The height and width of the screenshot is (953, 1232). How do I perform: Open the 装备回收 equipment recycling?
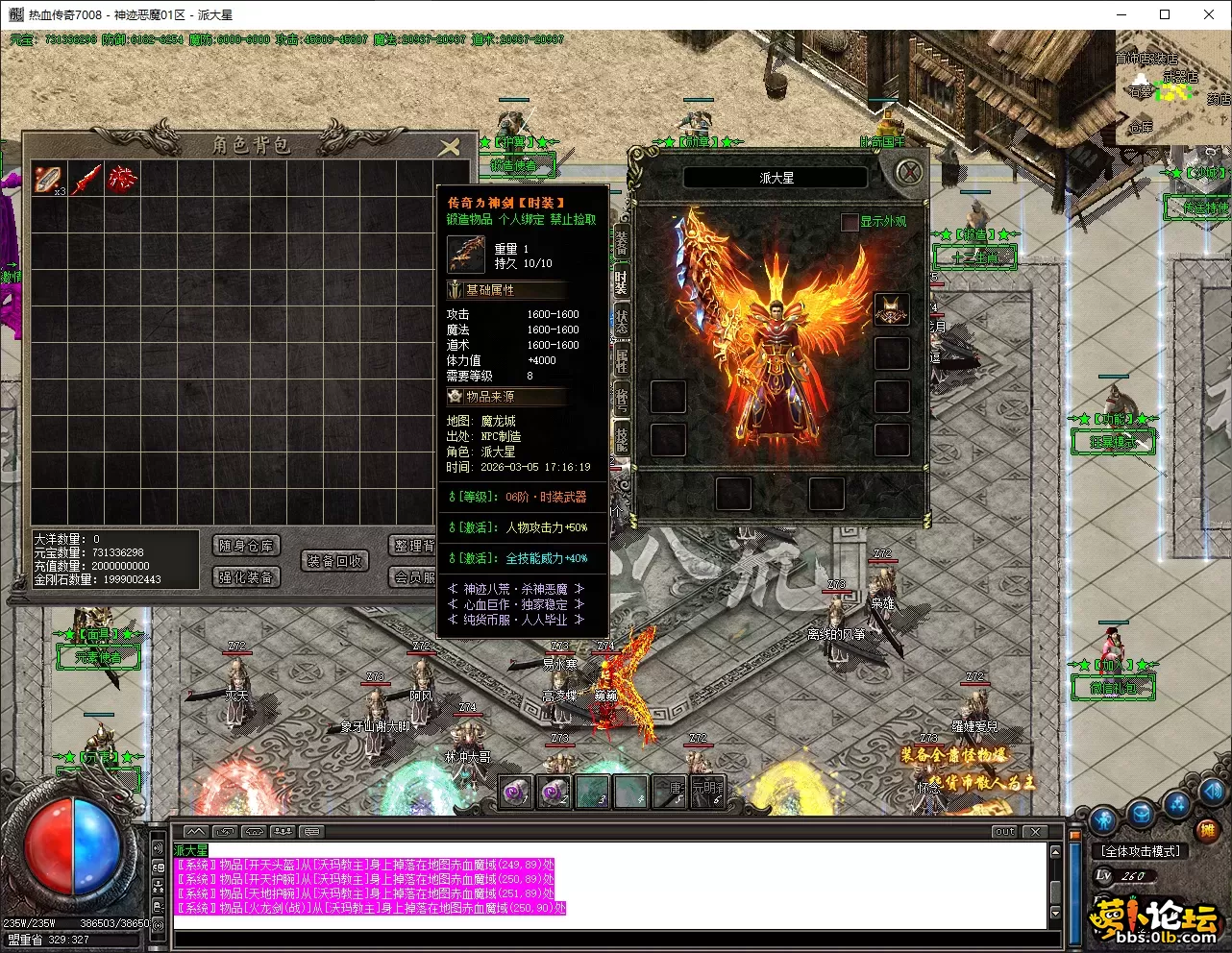click(x=334, y=561)
